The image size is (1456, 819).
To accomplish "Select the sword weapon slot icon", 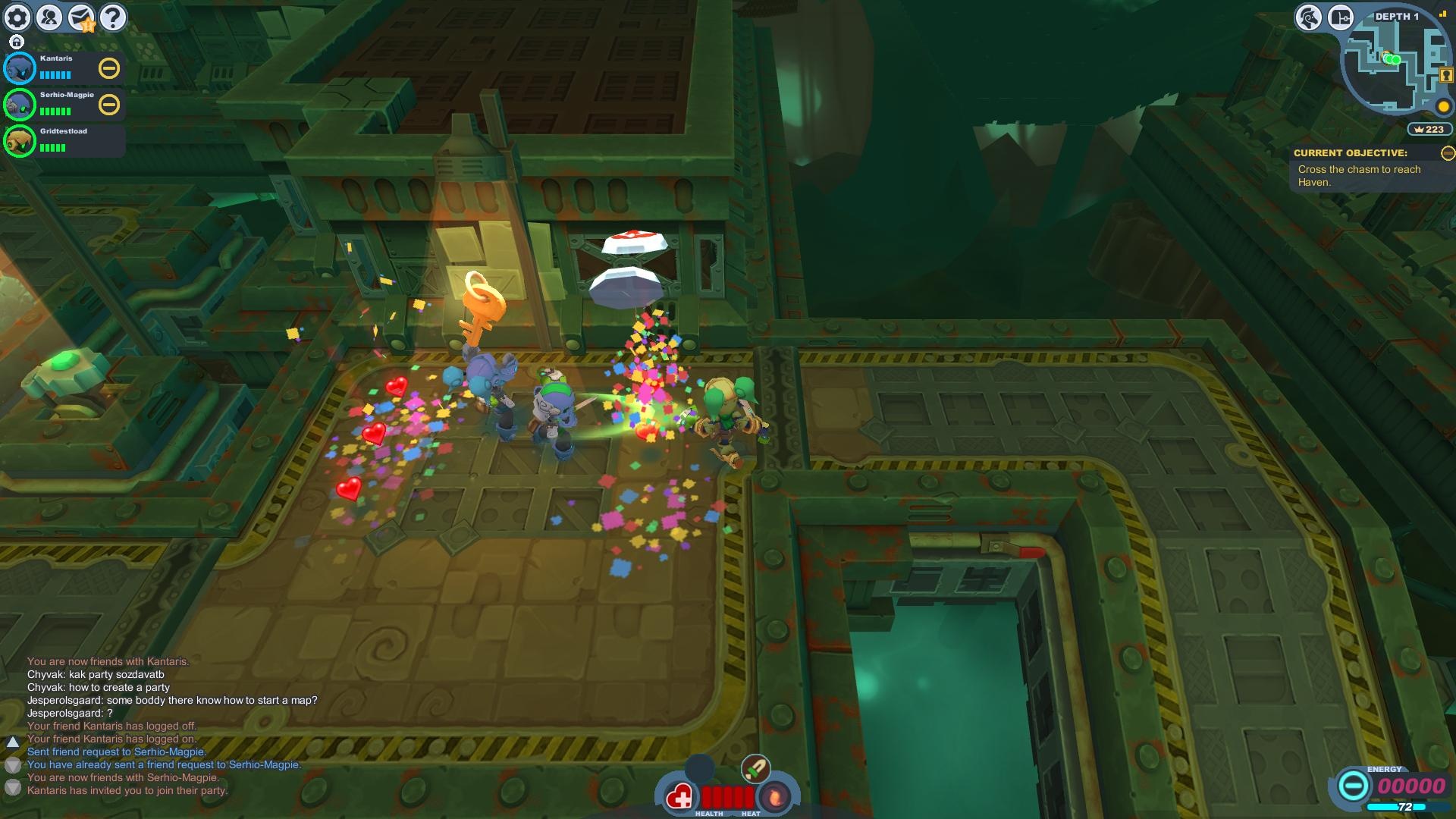I will click(x=755, y=769).
